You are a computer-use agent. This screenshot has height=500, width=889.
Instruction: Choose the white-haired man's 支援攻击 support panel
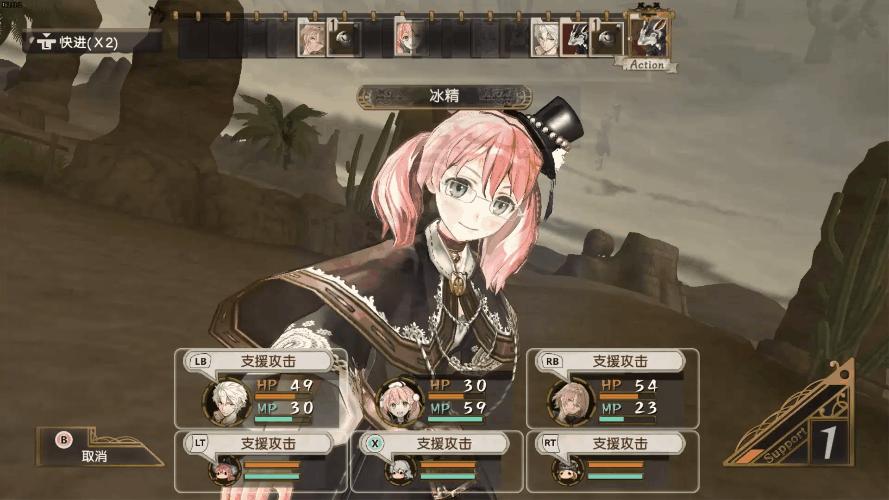pos(261,388)
